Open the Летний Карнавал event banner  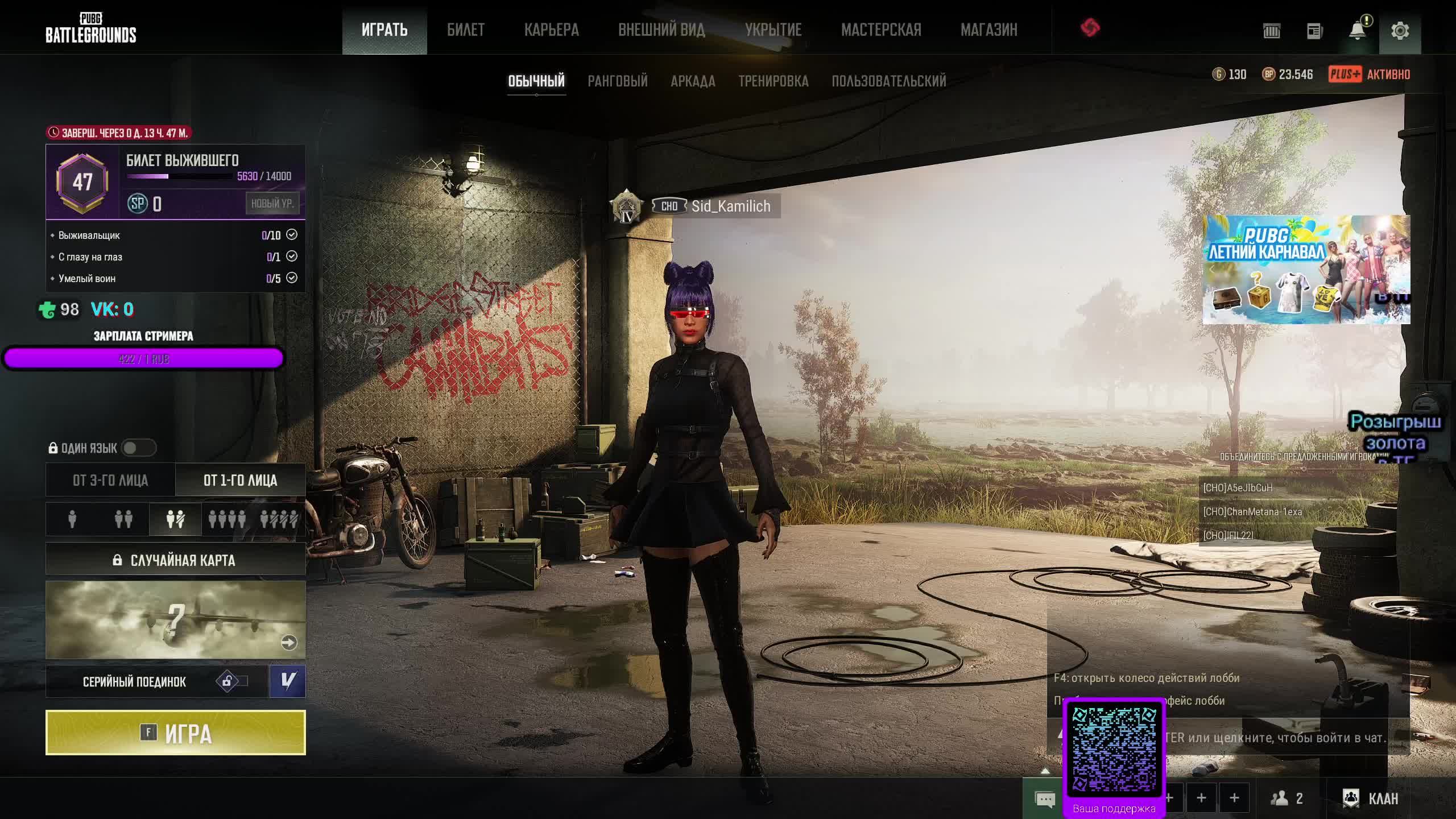(1306, 270)
